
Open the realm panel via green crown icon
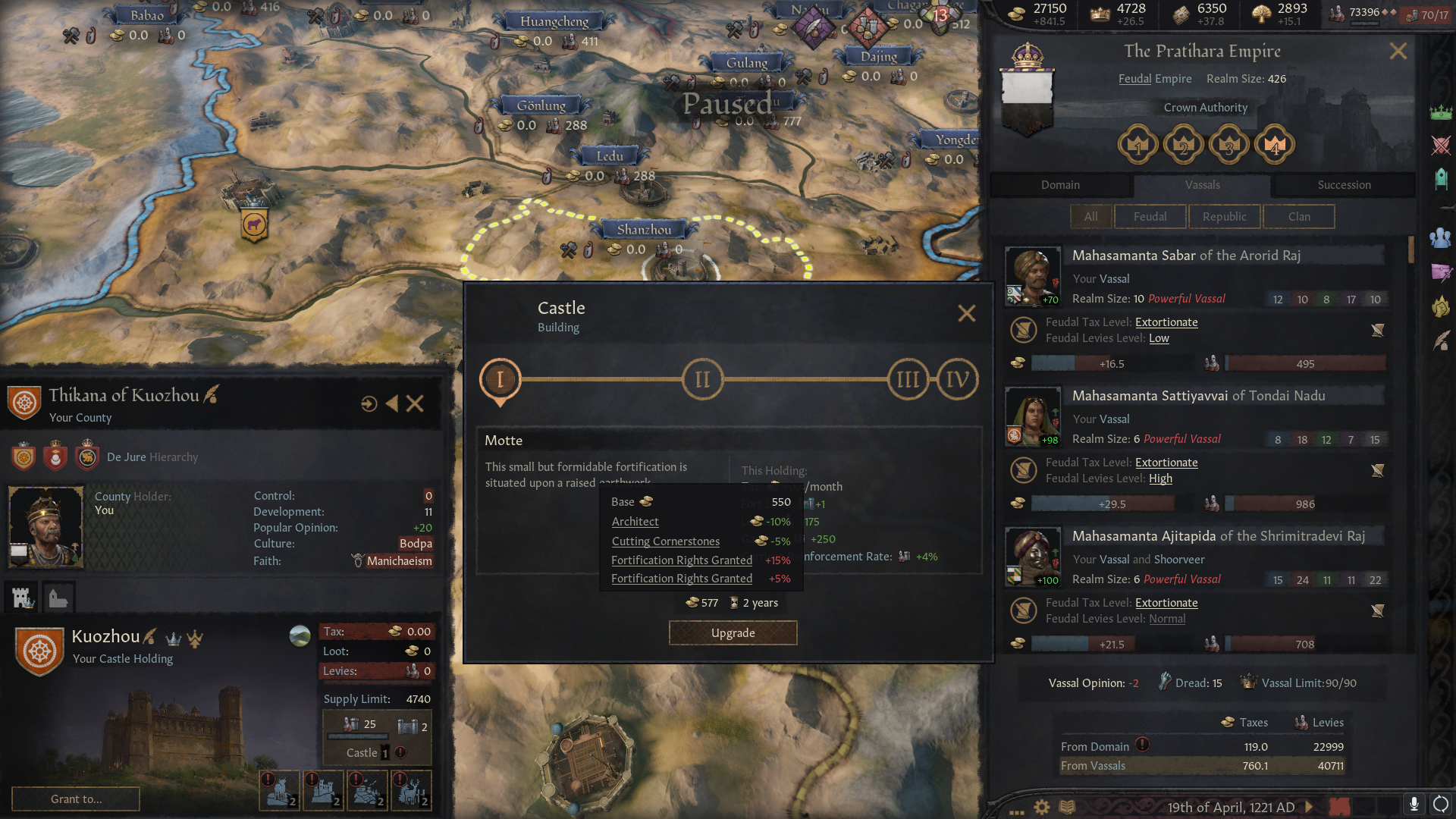[1442, 112]
